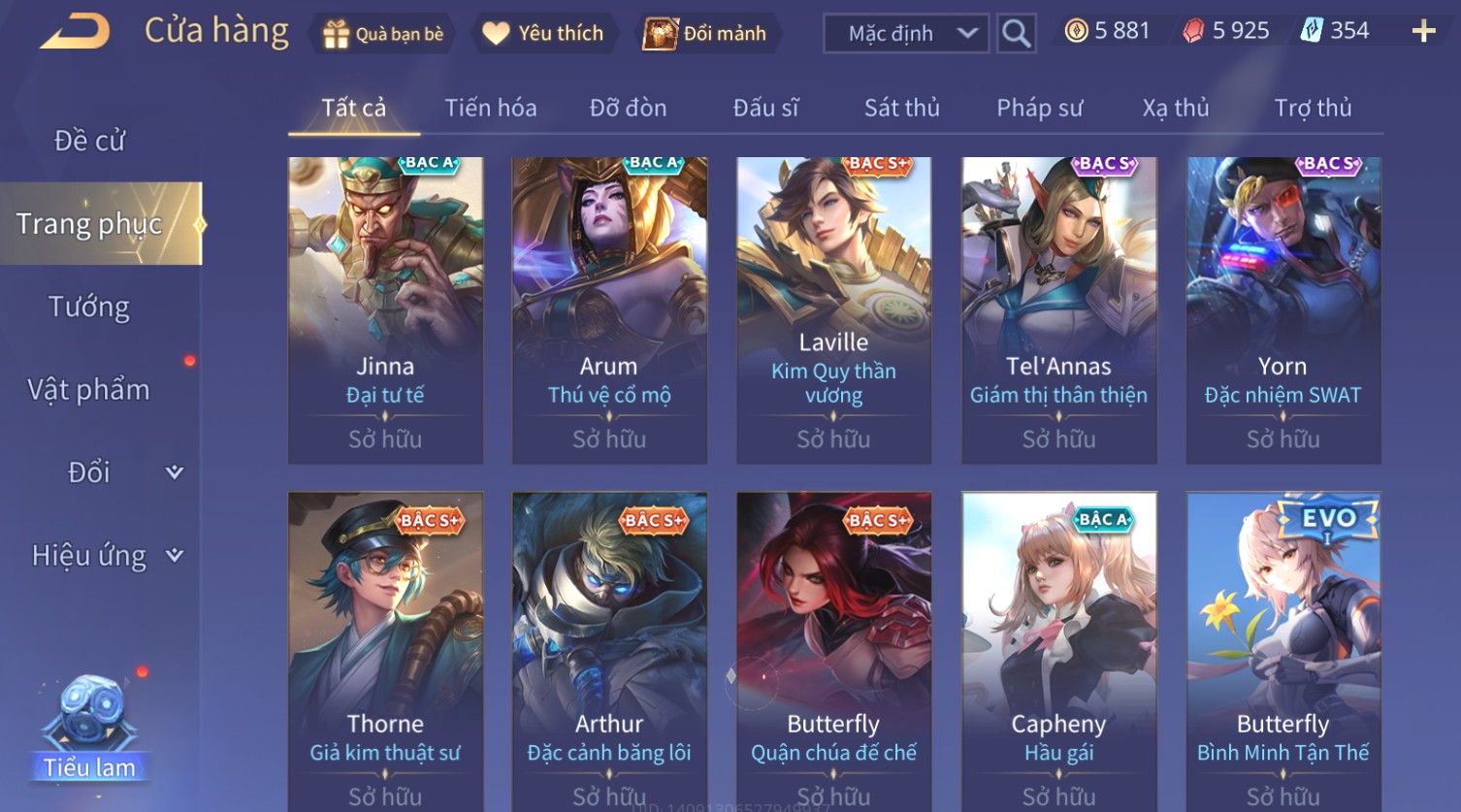This screenshot has height=812, width=1461.
Task: Expand the Mặc định sort dropdown
Action: pyautogui.click(x=906, y=34)
